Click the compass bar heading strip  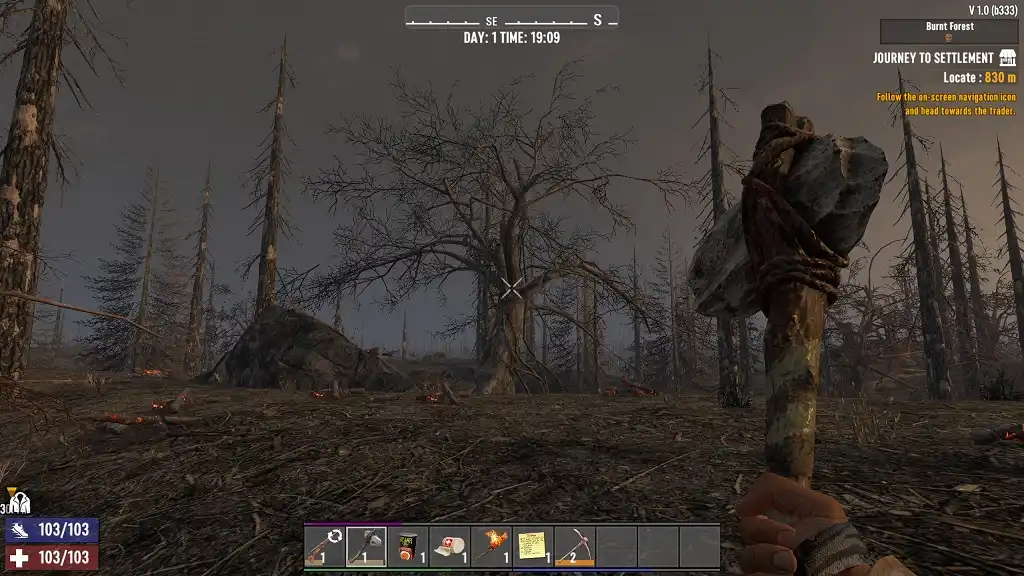coord(511,19)
